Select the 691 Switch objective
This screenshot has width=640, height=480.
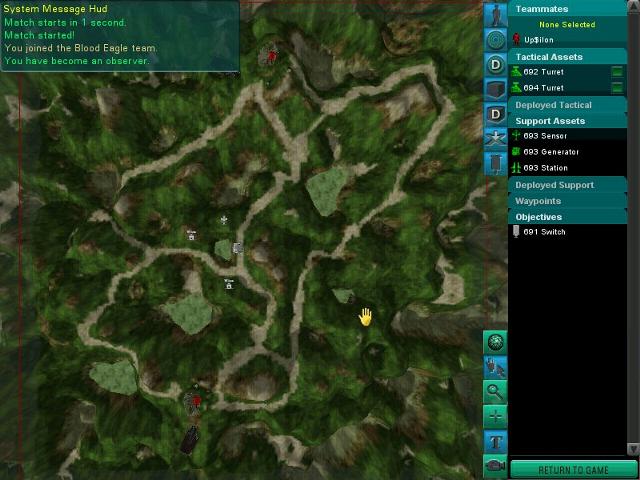coord(544,232)
